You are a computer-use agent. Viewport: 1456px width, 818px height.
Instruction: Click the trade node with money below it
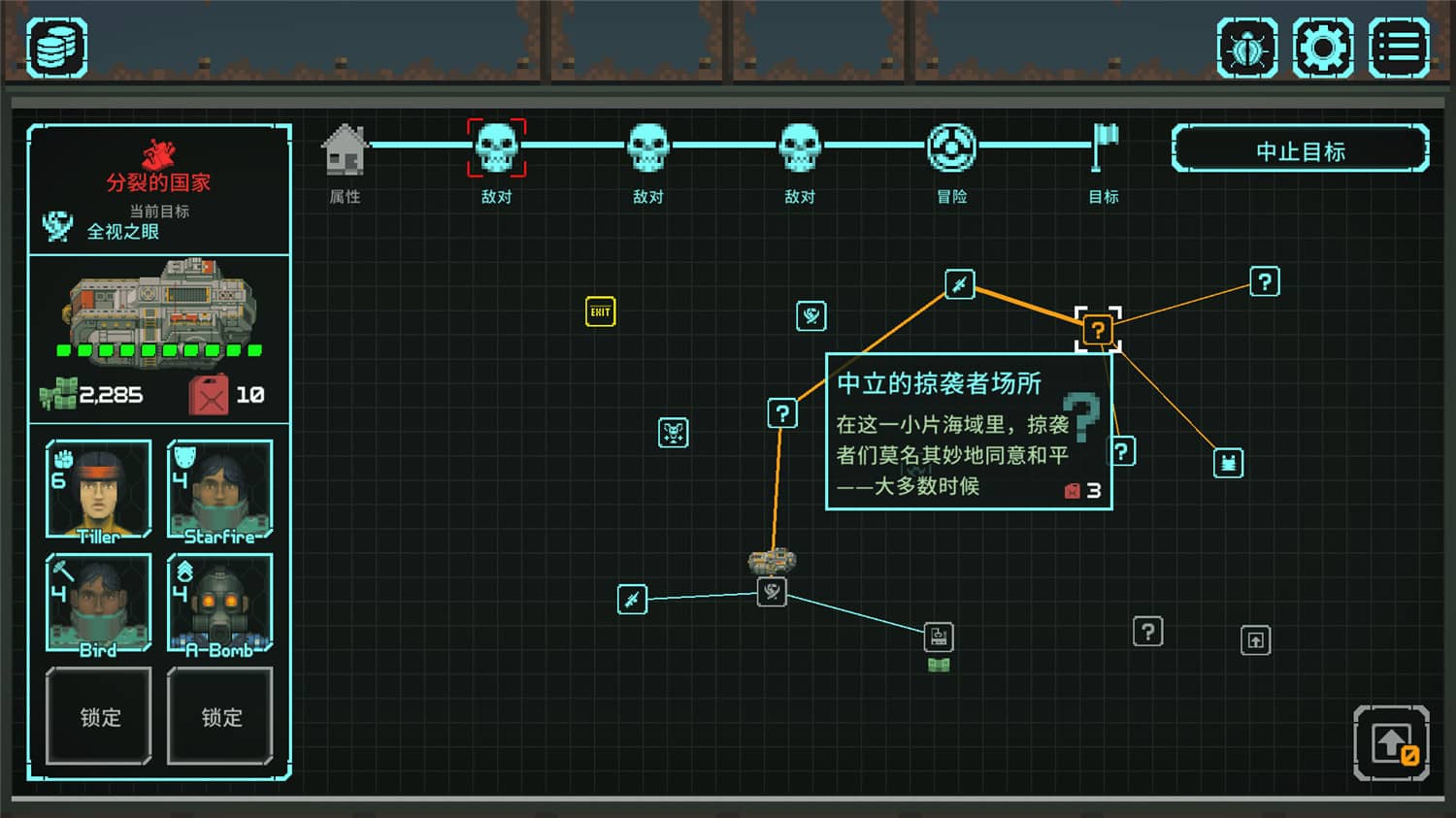tap(938, 638)
